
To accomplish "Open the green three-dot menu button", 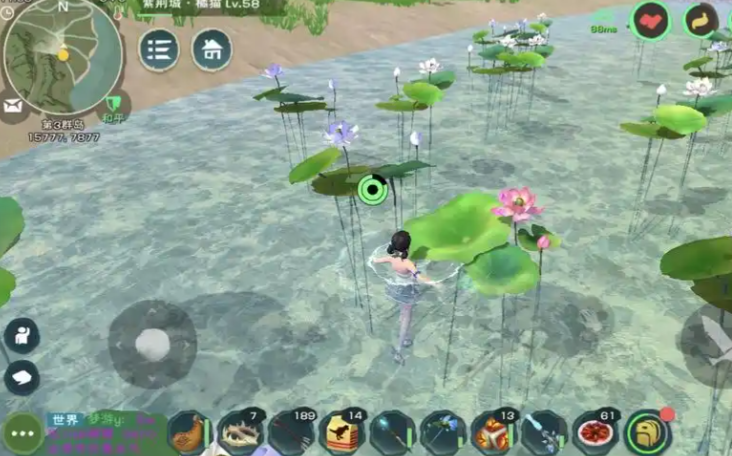I will pos(22,434).
